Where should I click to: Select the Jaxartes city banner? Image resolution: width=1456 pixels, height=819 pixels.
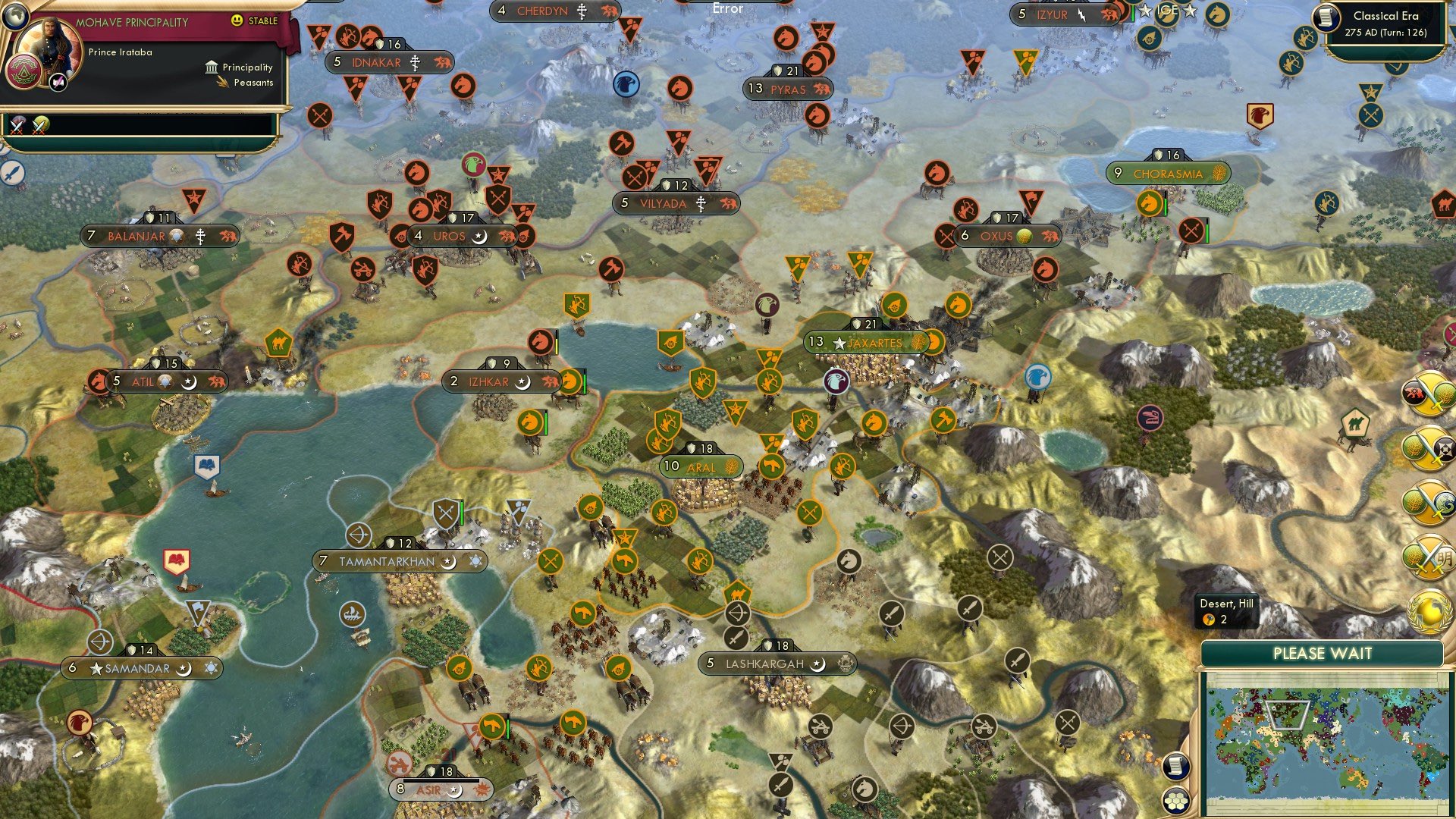[872, 342]
